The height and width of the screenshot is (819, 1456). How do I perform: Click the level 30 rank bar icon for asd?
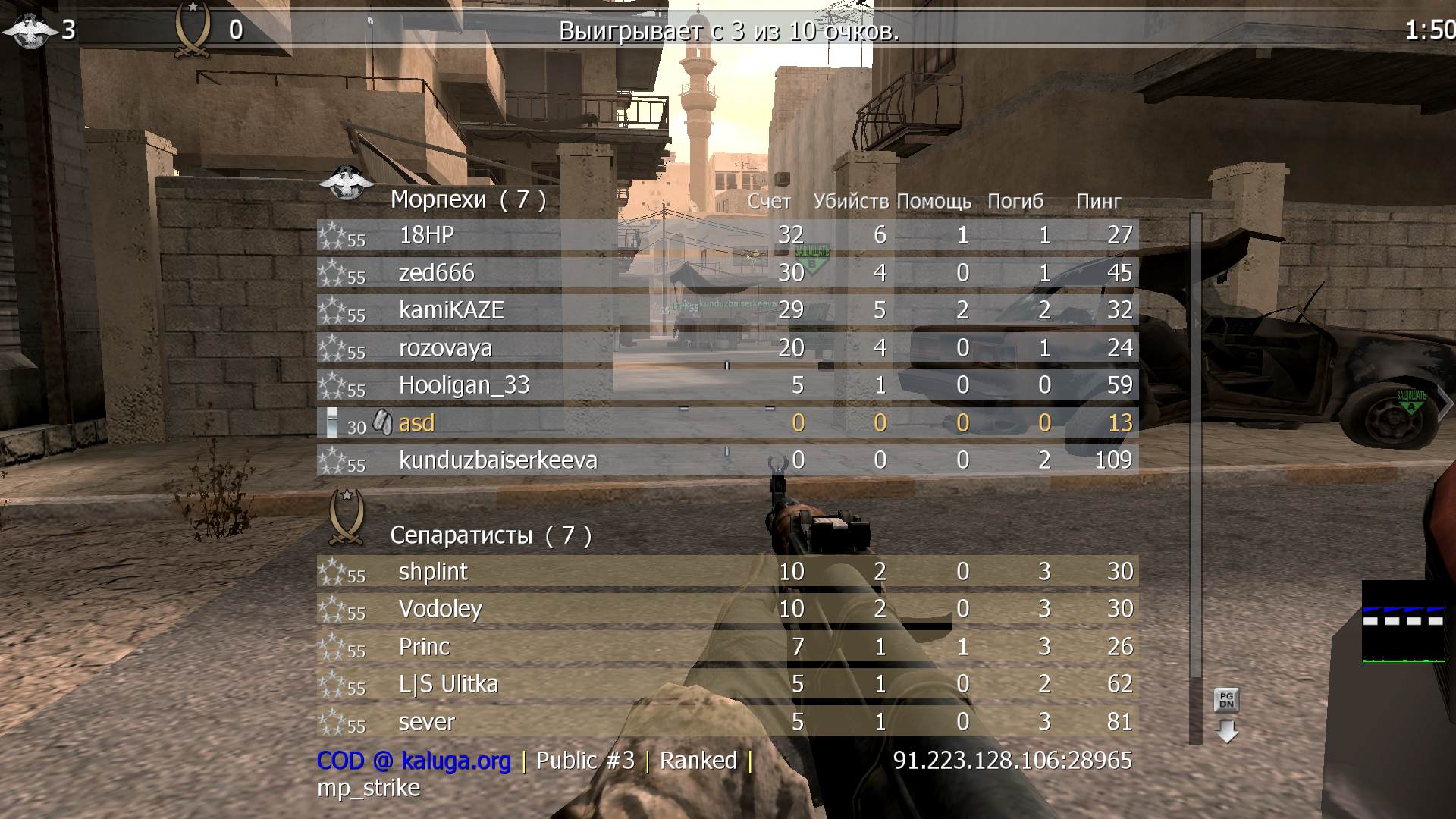click(334, 422)
